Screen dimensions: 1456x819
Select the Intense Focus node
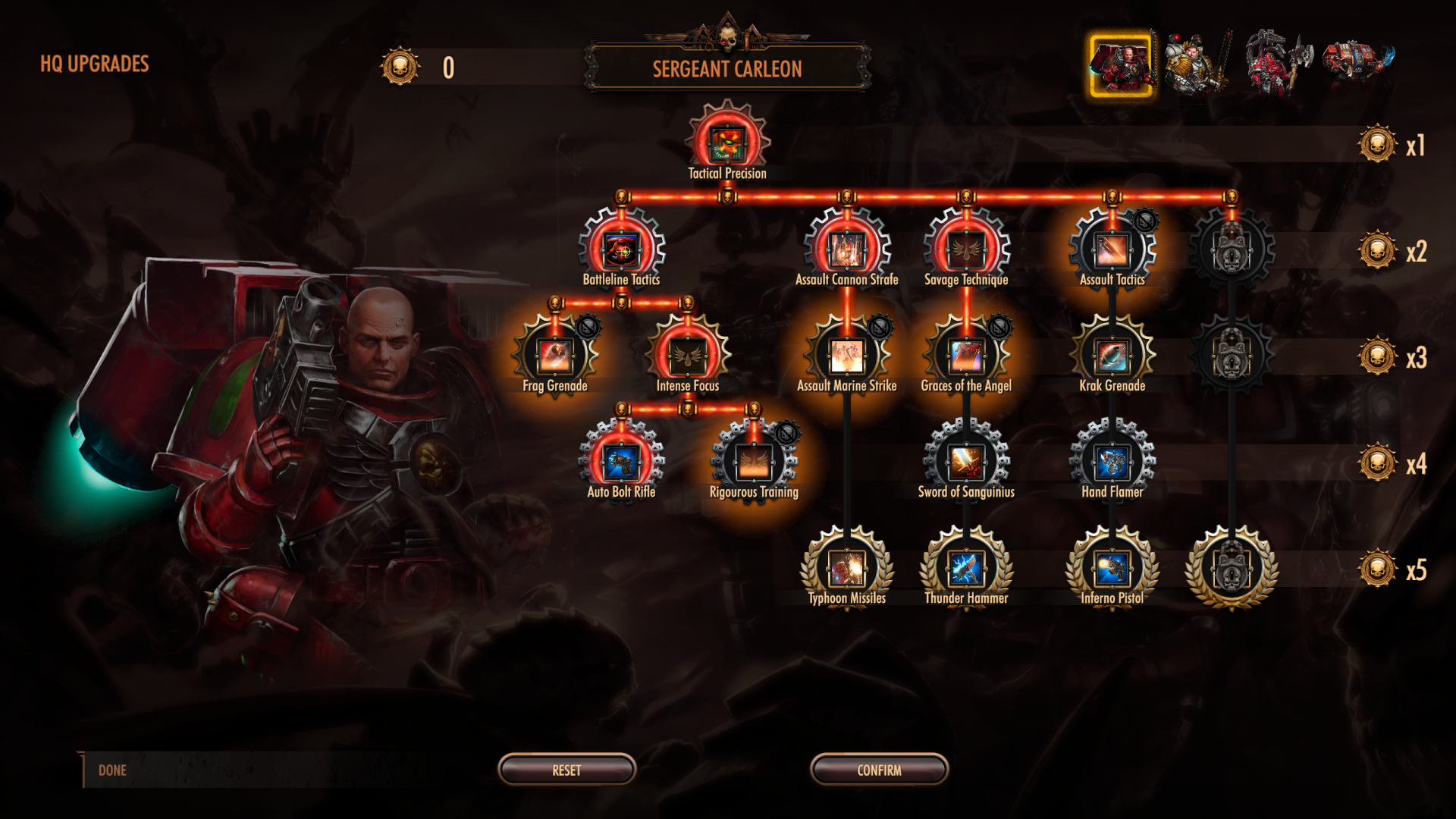688,355
